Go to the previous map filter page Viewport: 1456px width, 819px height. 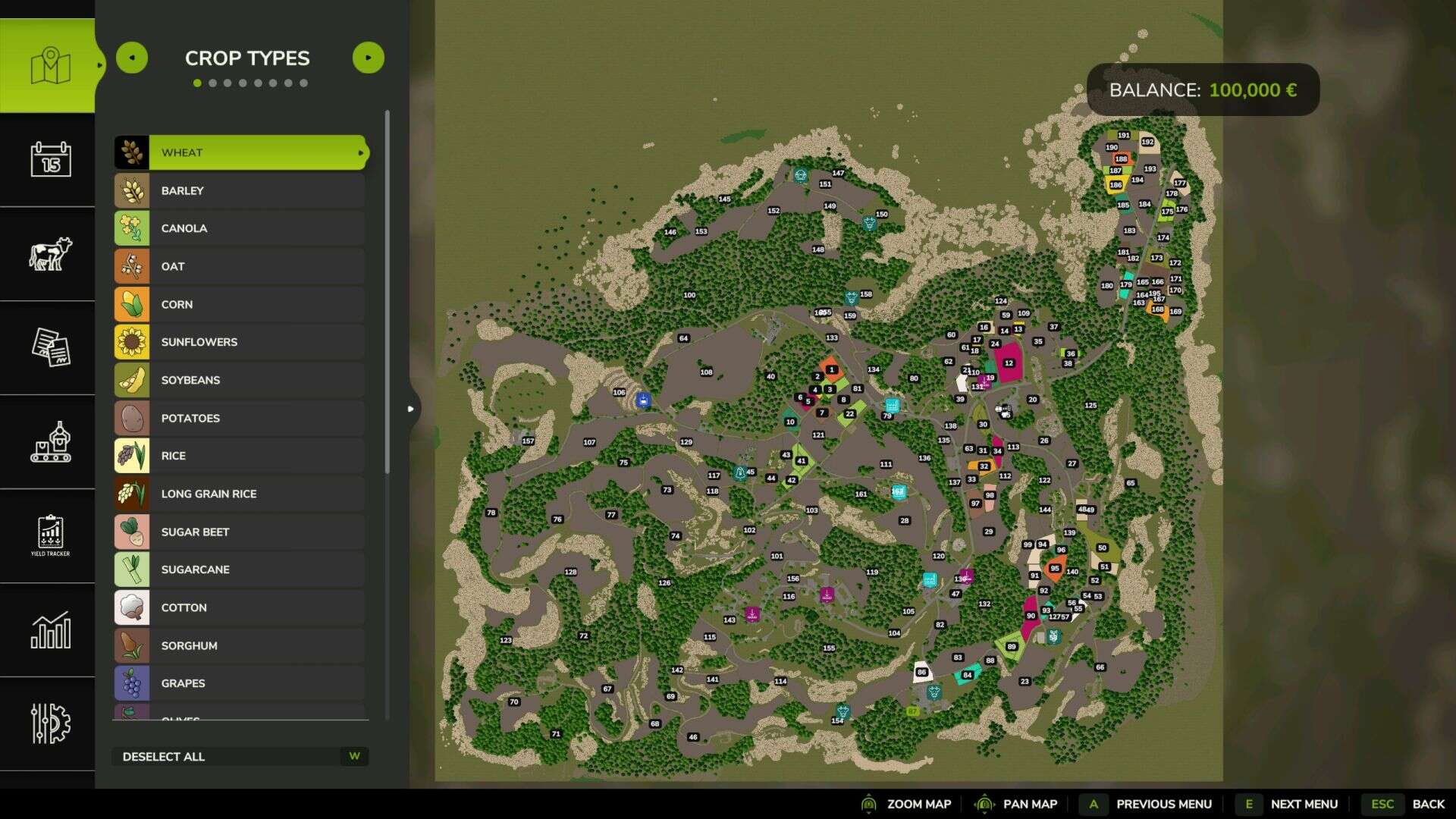tap(132, 58)
